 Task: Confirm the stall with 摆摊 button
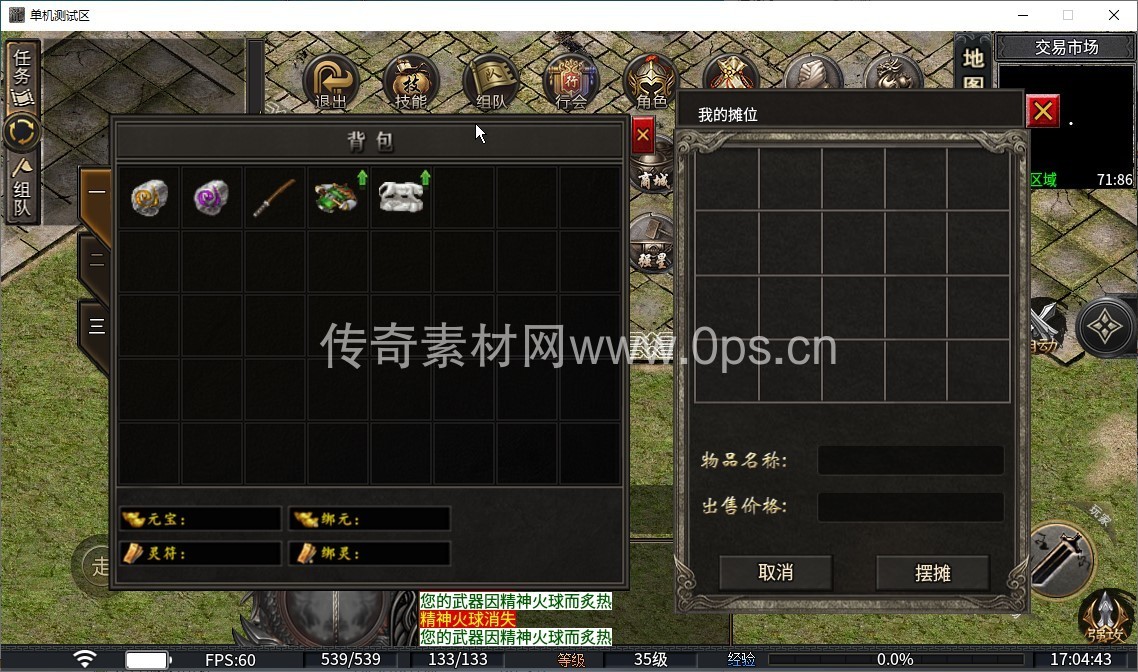[x=932, y=573]
